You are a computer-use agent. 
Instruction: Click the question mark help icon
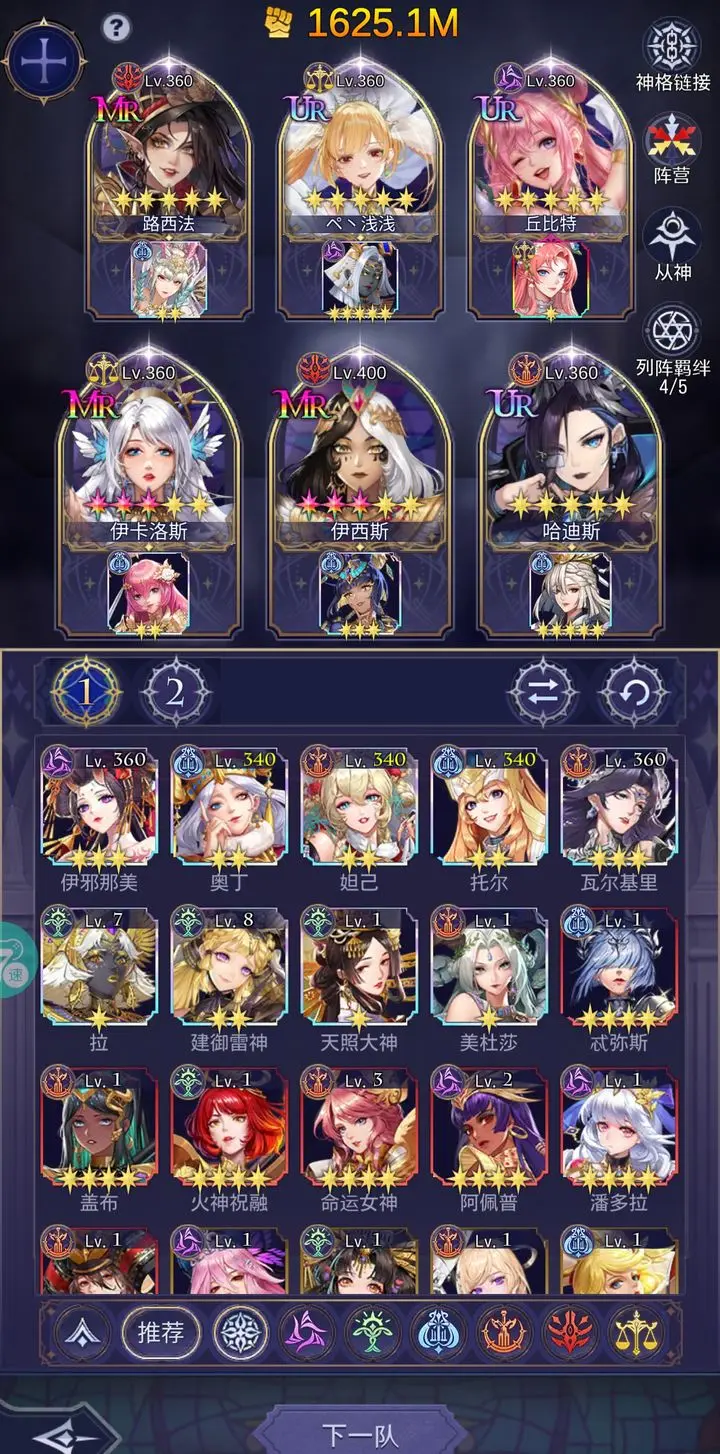(x=117, y=26)
